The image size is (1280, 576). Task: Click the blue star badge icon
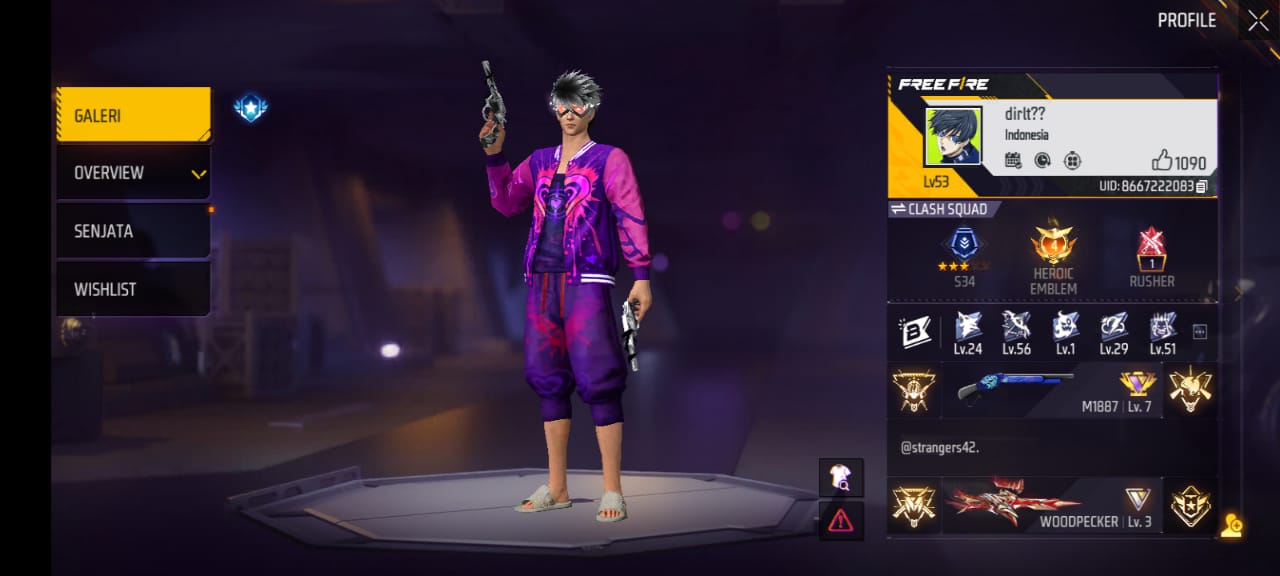point(250,108)
